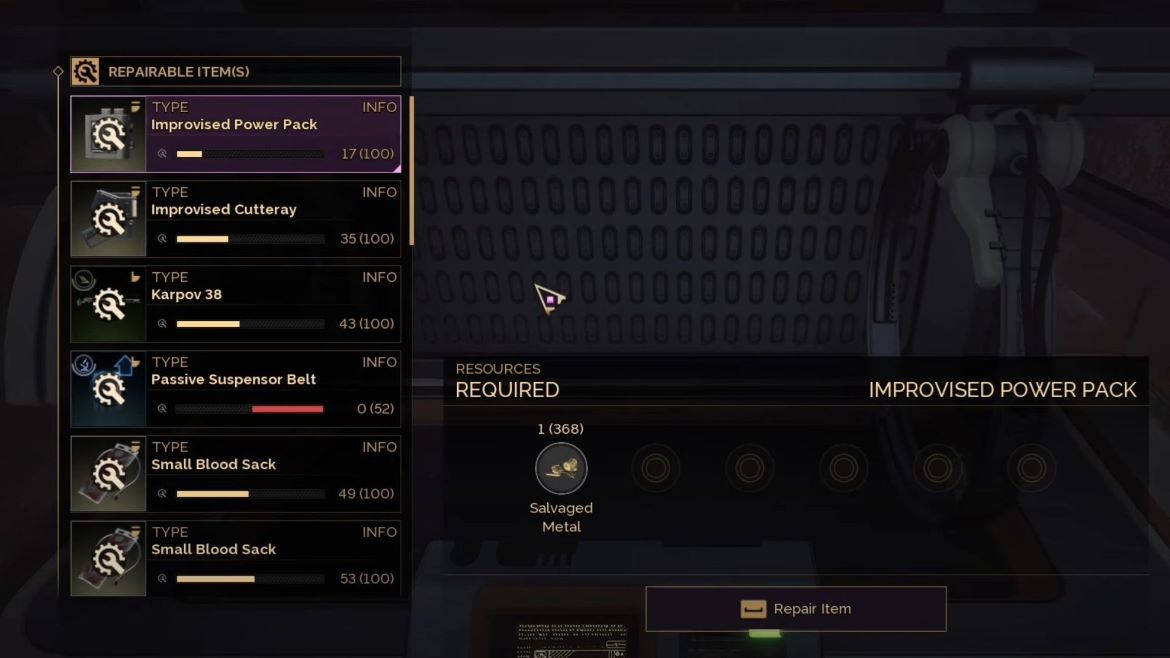Viewport: 1170px width, 658px height.
Task: Click the Repairable Item(s) header
Action: click(x=236, y=72)
